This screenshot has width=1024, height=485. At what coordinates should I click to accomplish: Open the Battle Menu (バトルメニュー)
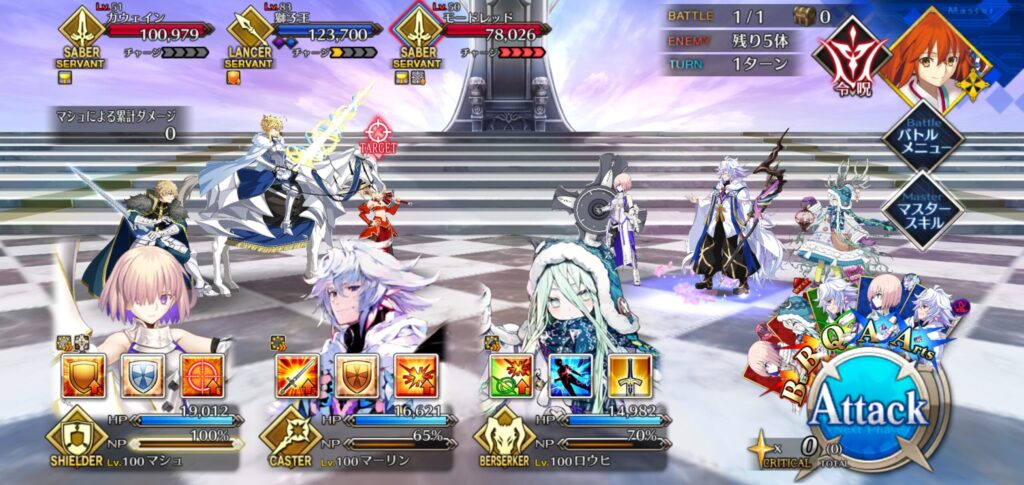coord(921,135)
